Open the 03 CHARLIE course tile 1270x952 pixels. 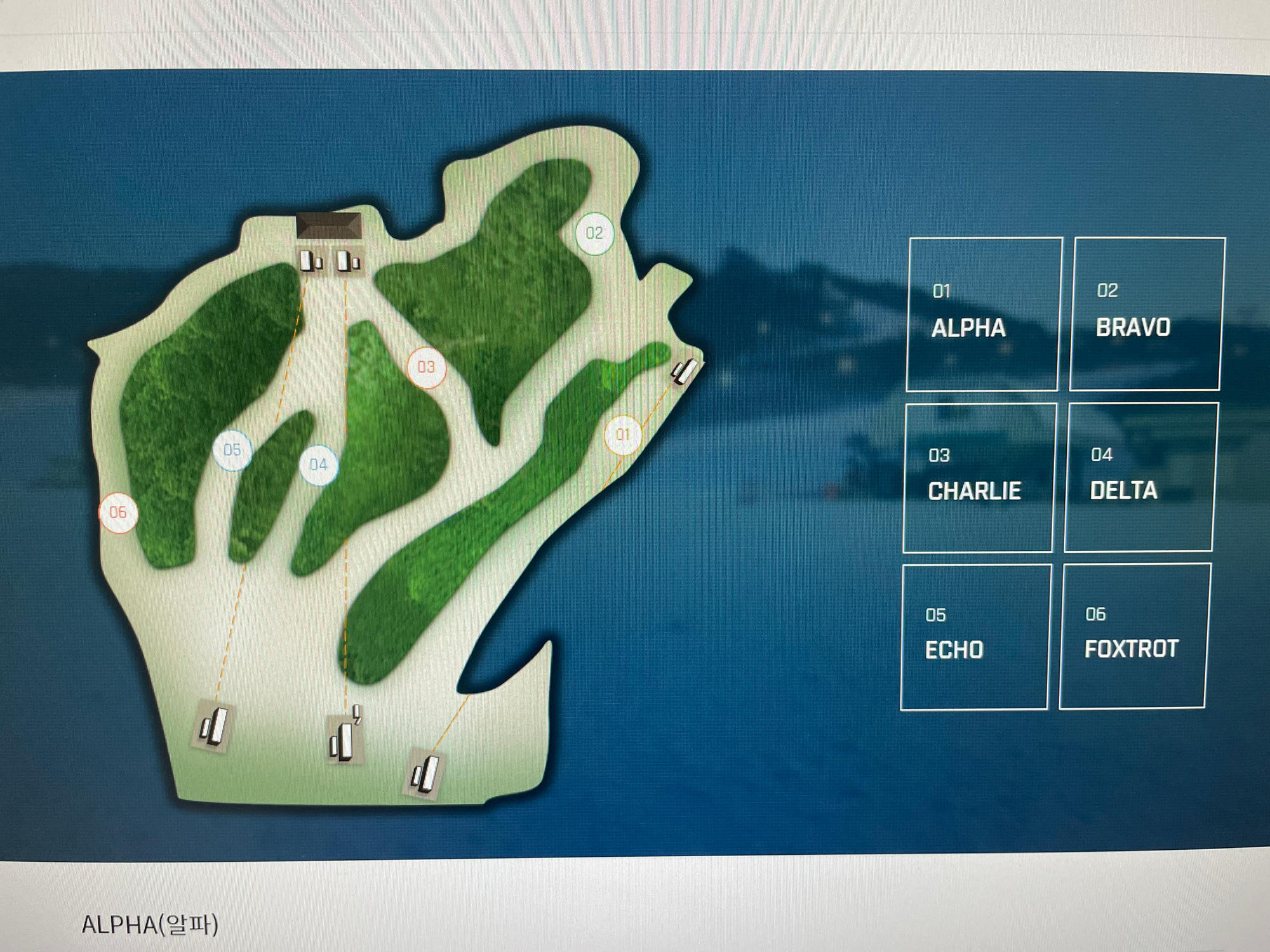(979, 477)
